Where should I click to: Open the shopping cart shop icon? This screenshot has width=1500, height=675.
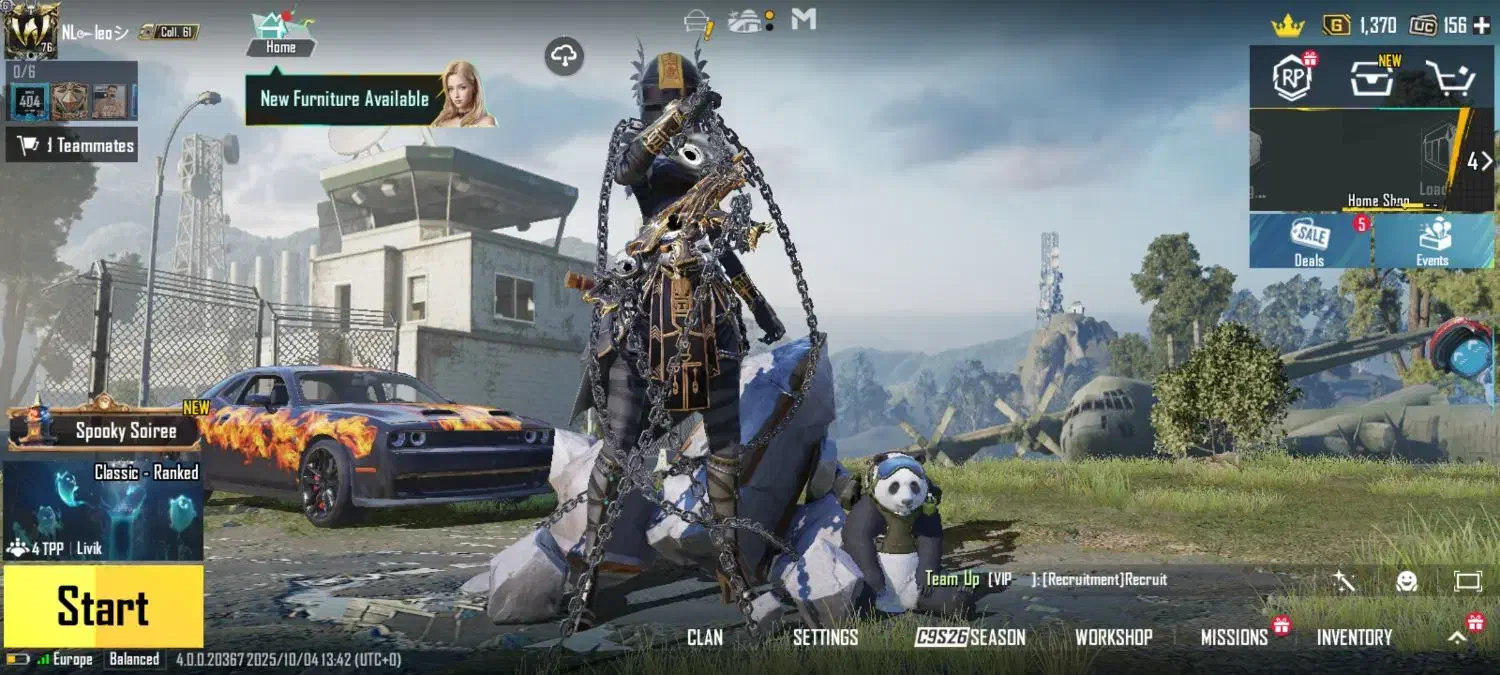(1451, 78)
